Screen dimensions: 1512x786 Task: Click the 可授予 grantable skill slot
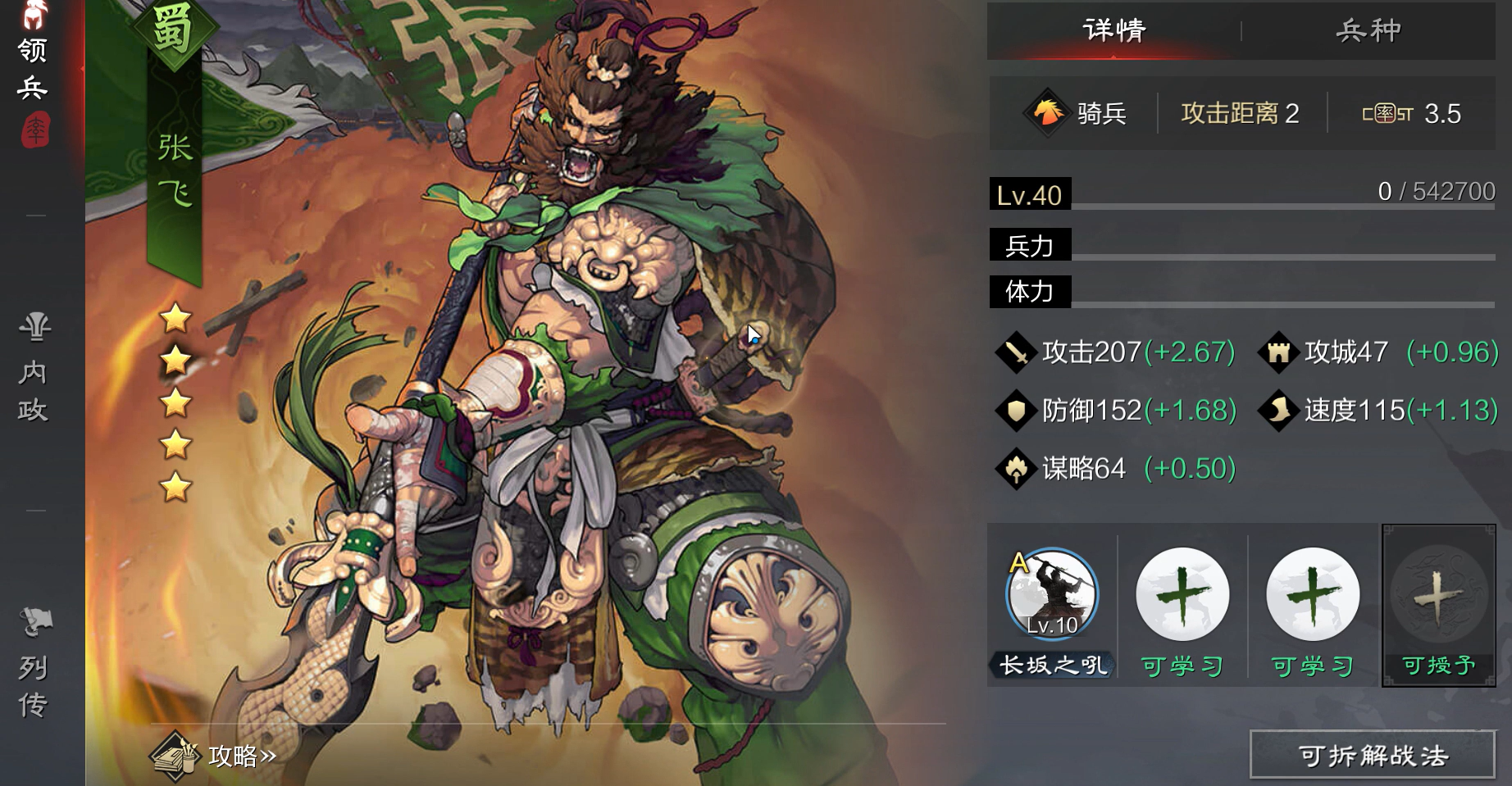tap(1438, 604)
